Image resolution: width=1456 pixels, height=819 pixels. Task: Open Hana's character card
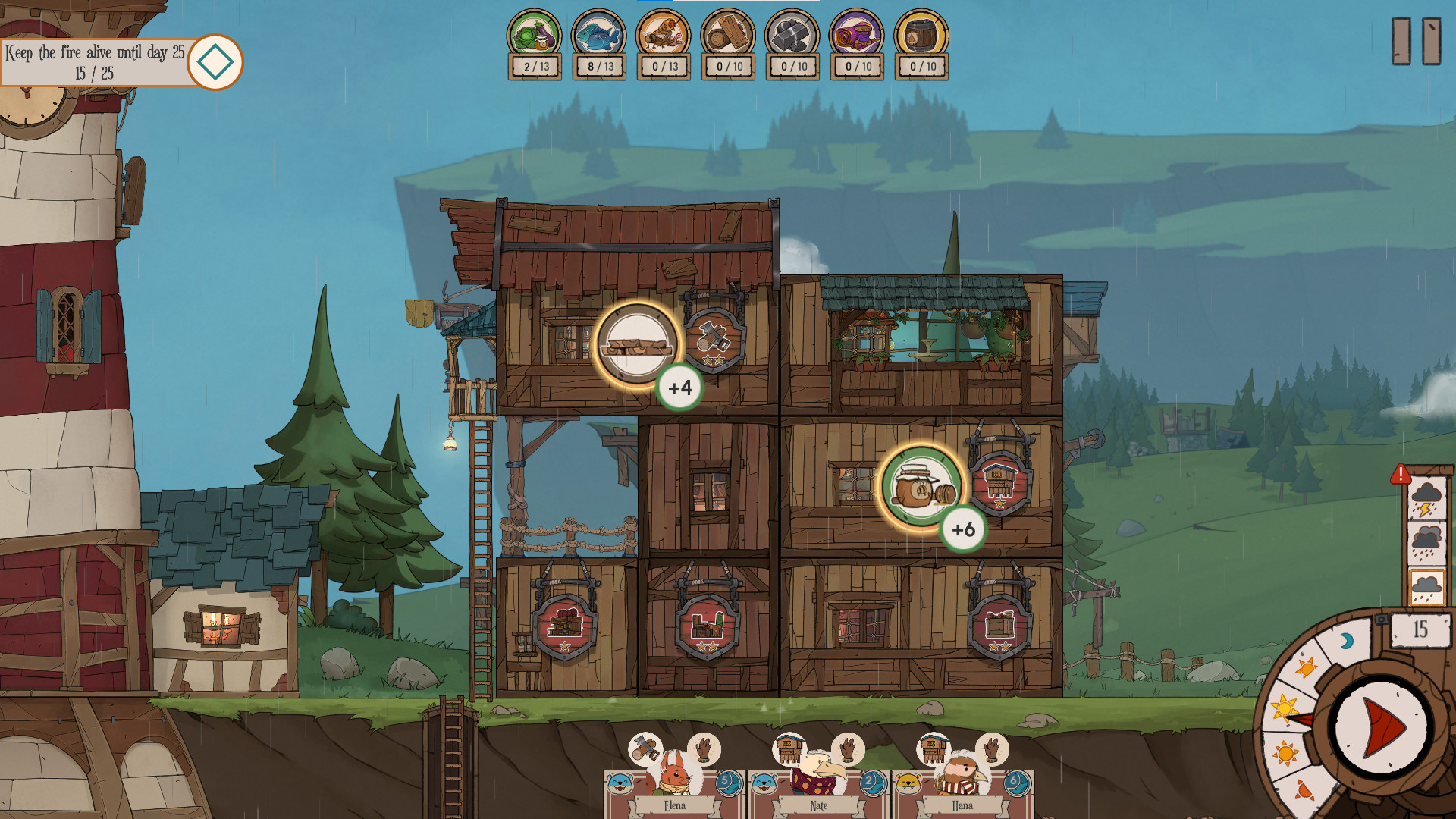point(962,792)
